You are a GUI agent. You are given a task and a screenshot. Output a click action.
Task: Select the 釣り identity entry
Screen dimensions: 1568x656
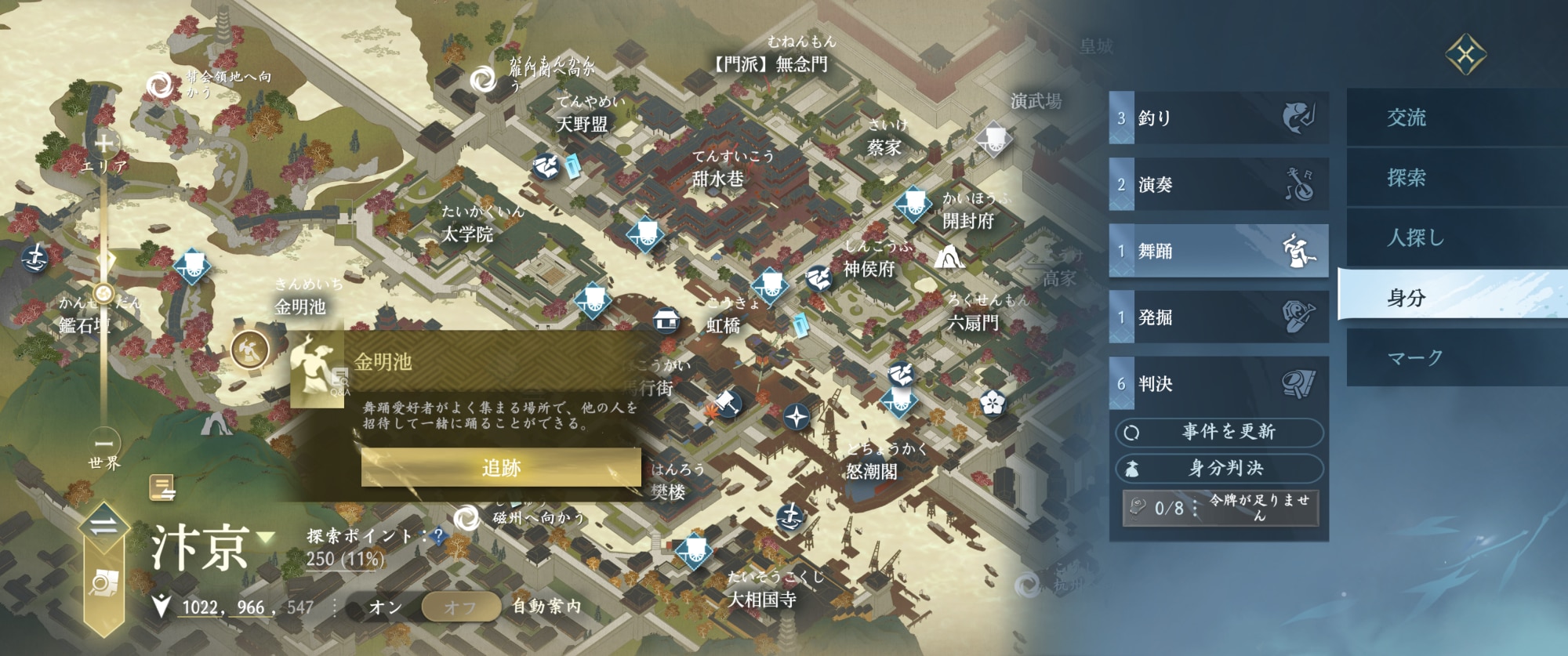coord(1218,118)
